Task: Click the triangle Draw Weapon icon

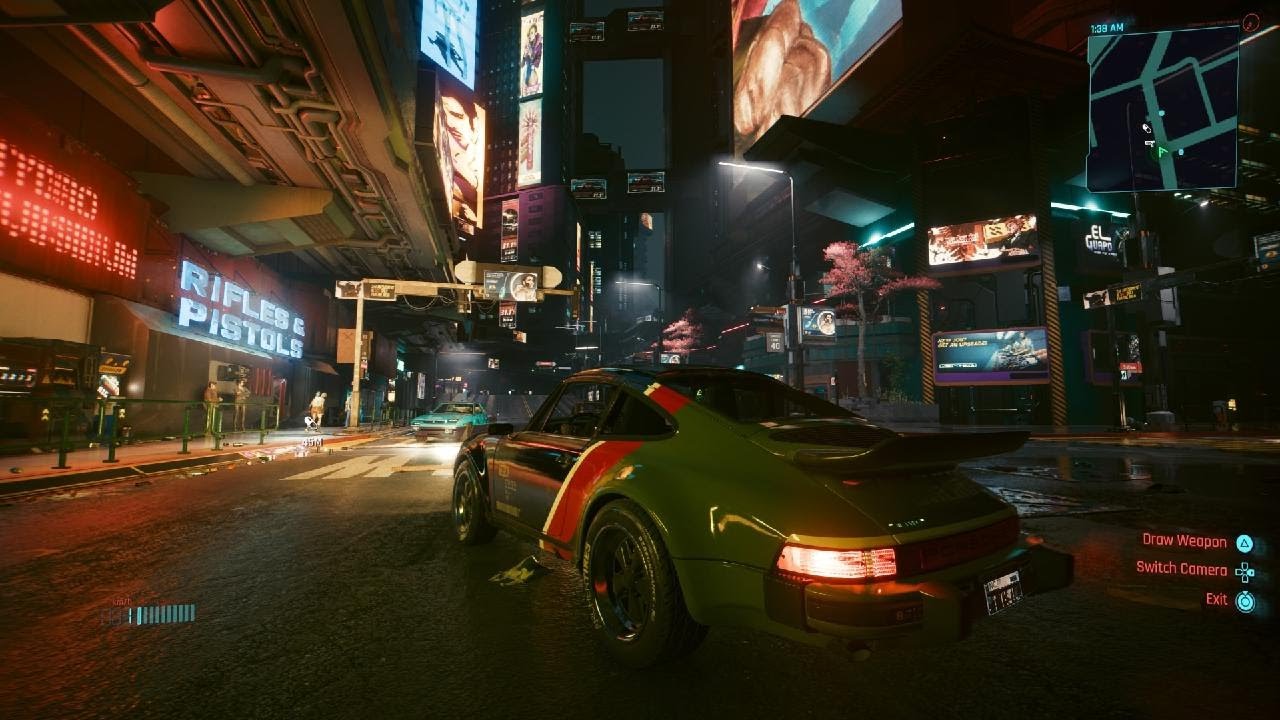Action: [1245, 543]
